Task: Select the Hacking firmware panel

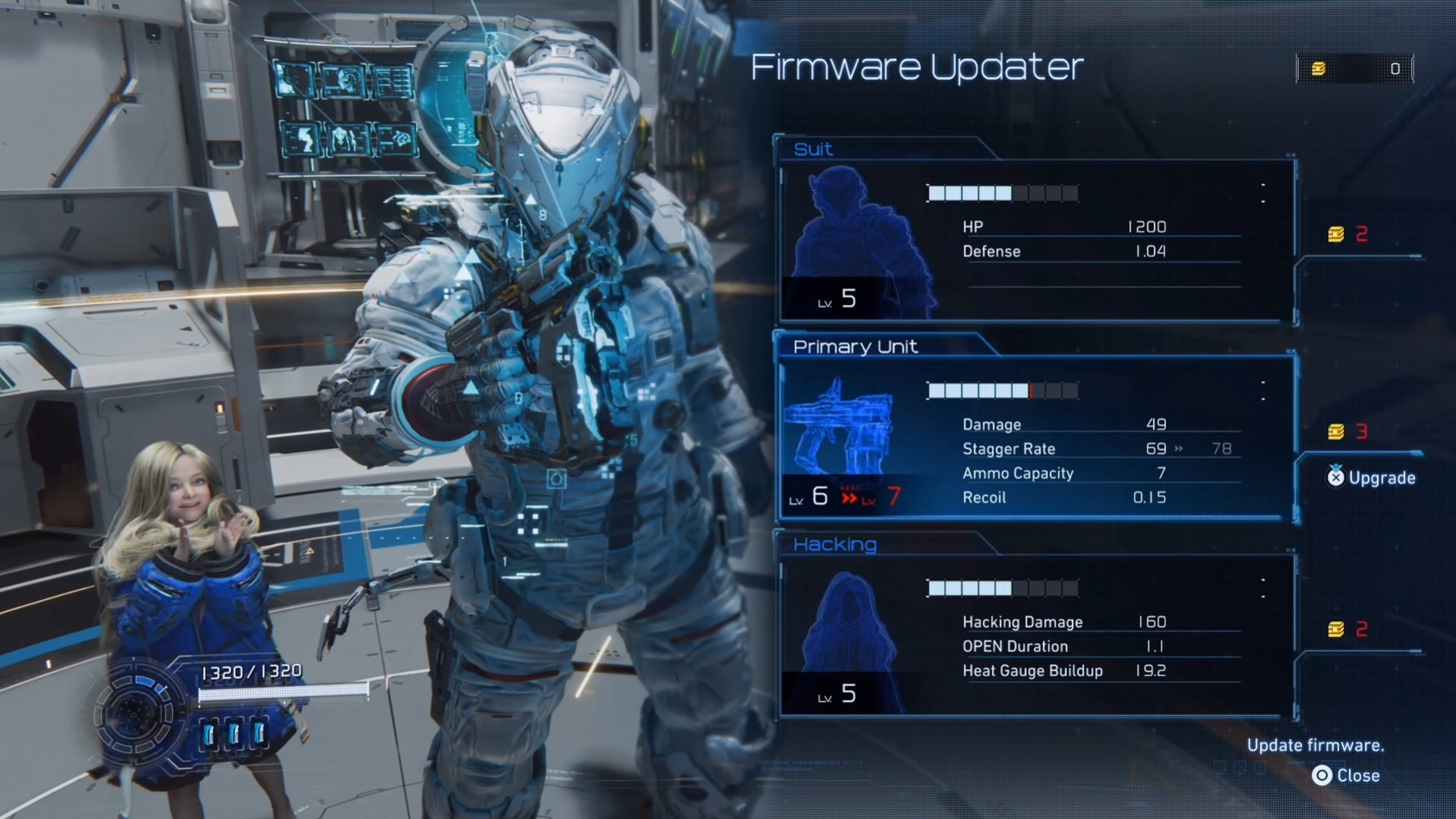Action: (1036, 635)
